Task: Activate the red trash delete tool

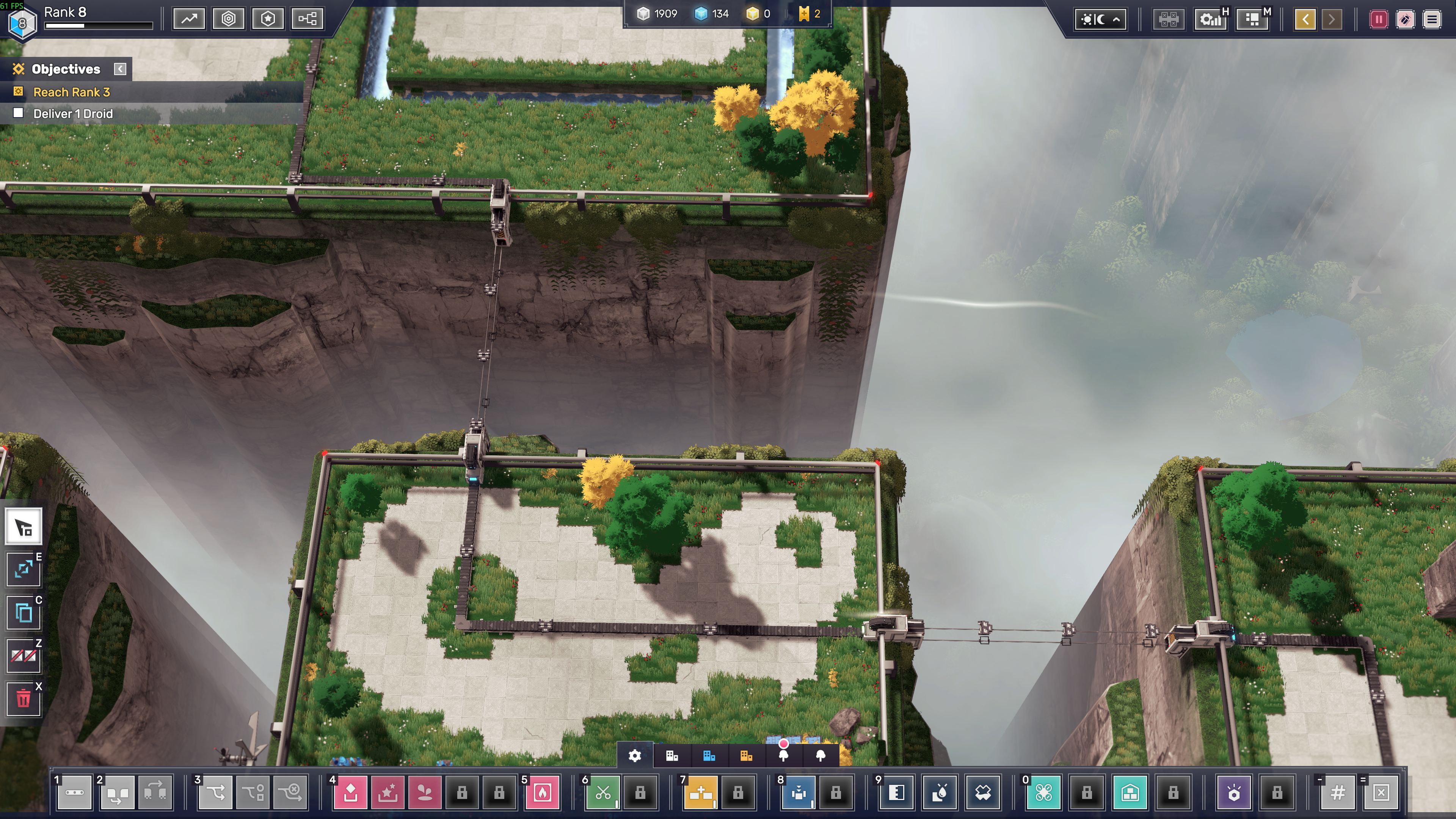Action: click(x=24, y=698)
